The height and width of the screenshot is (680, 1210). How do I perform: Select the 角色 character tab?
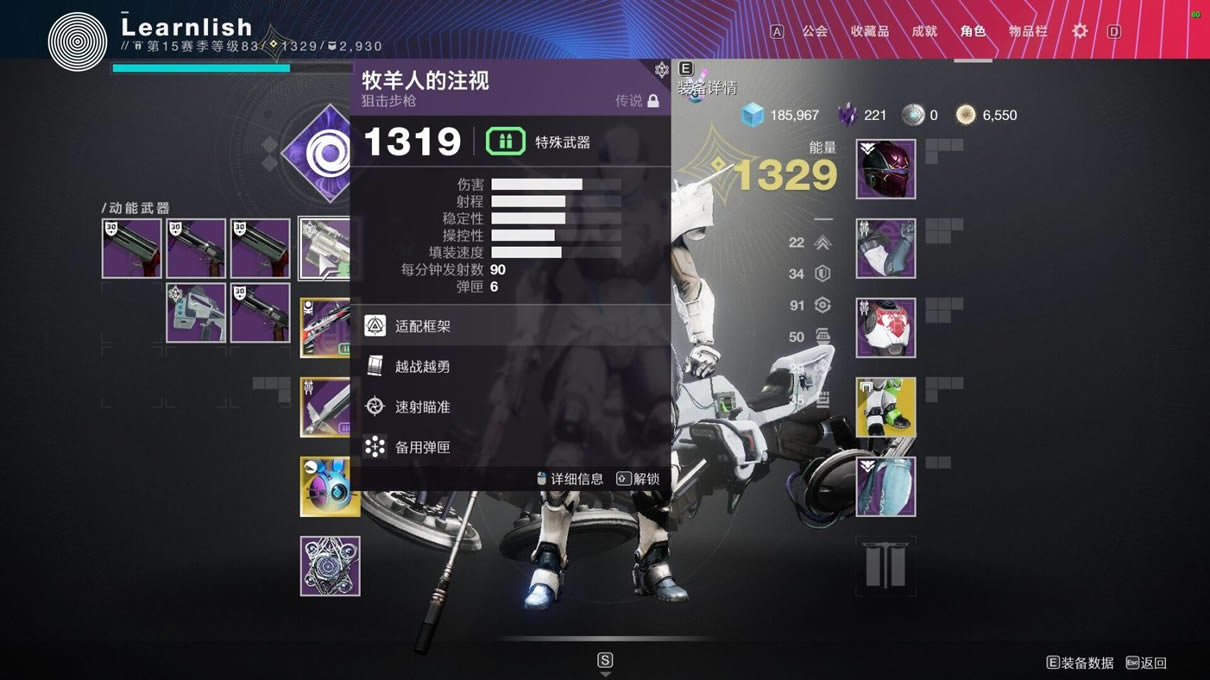pos(972,31)
